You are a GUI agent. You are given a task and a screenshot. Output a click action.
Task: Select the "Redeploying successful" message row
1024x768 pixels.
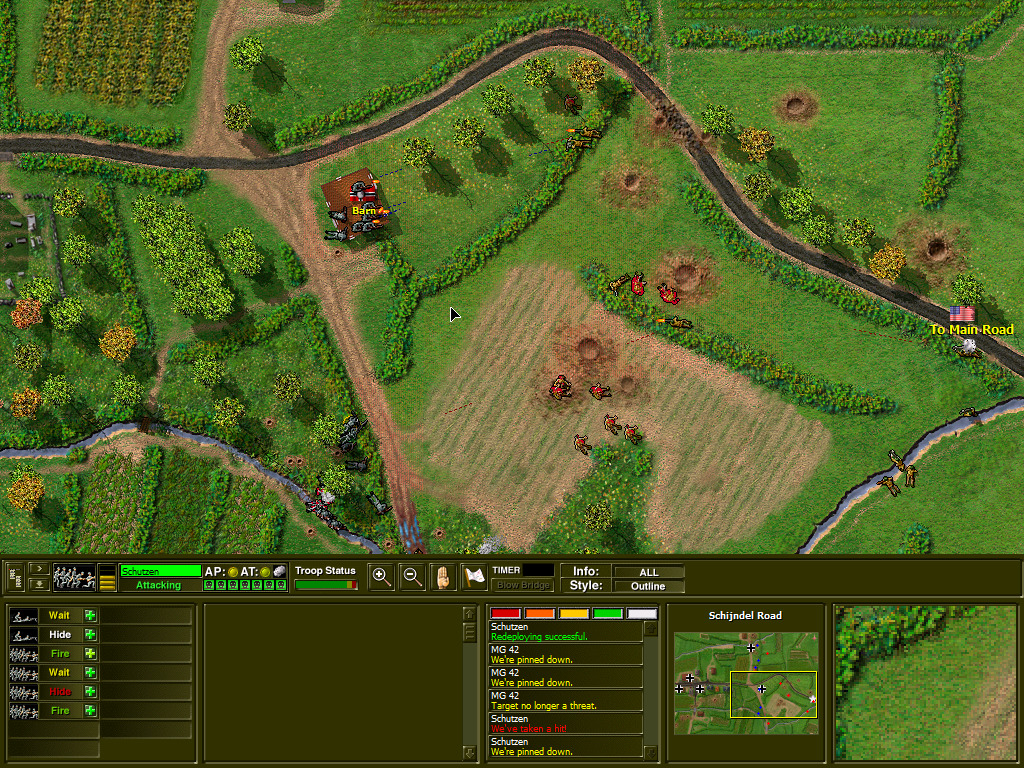(x=565, y=632)
